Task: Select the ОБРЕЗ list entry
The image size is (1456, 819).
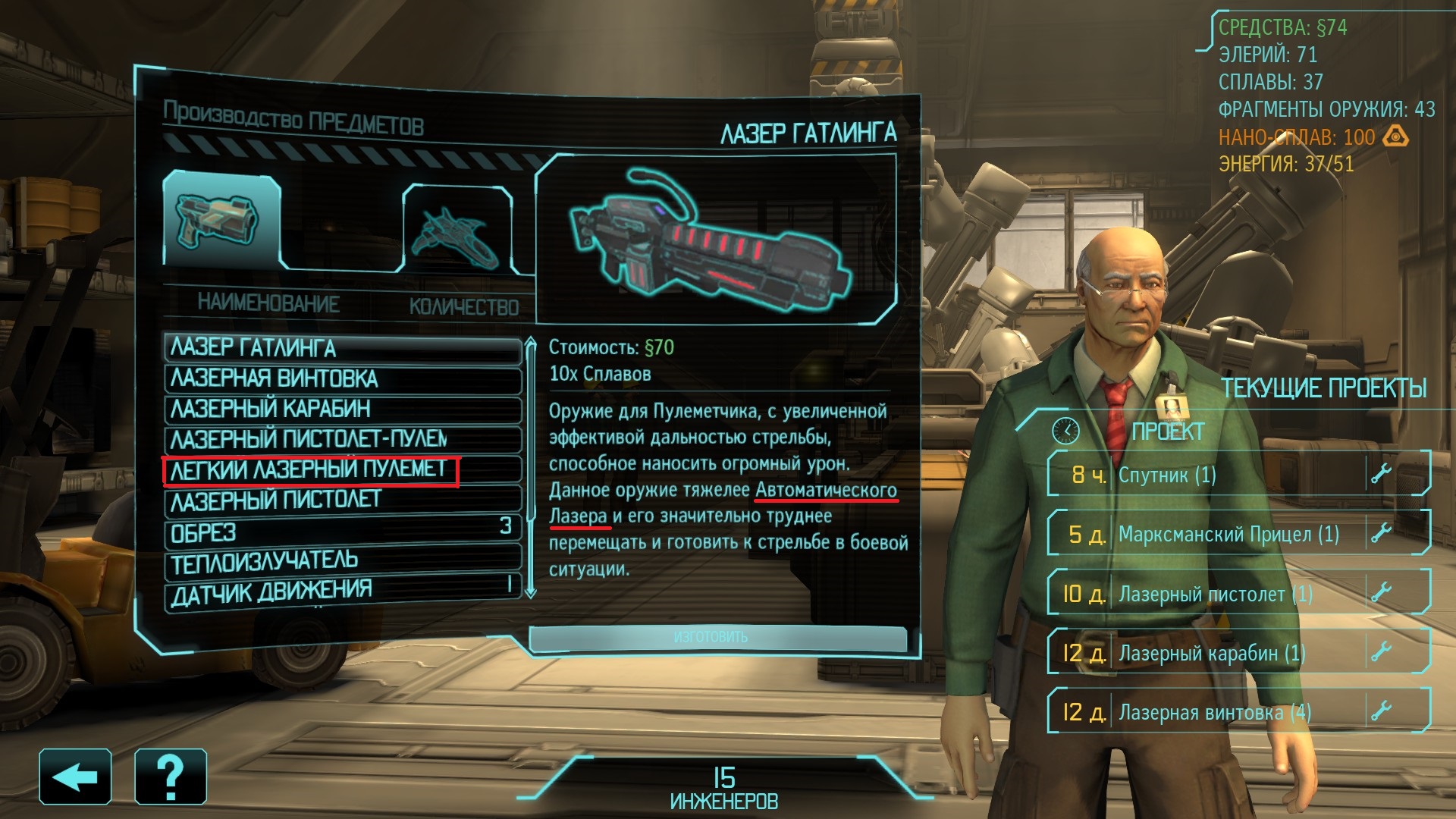Action: pos(343,531)
